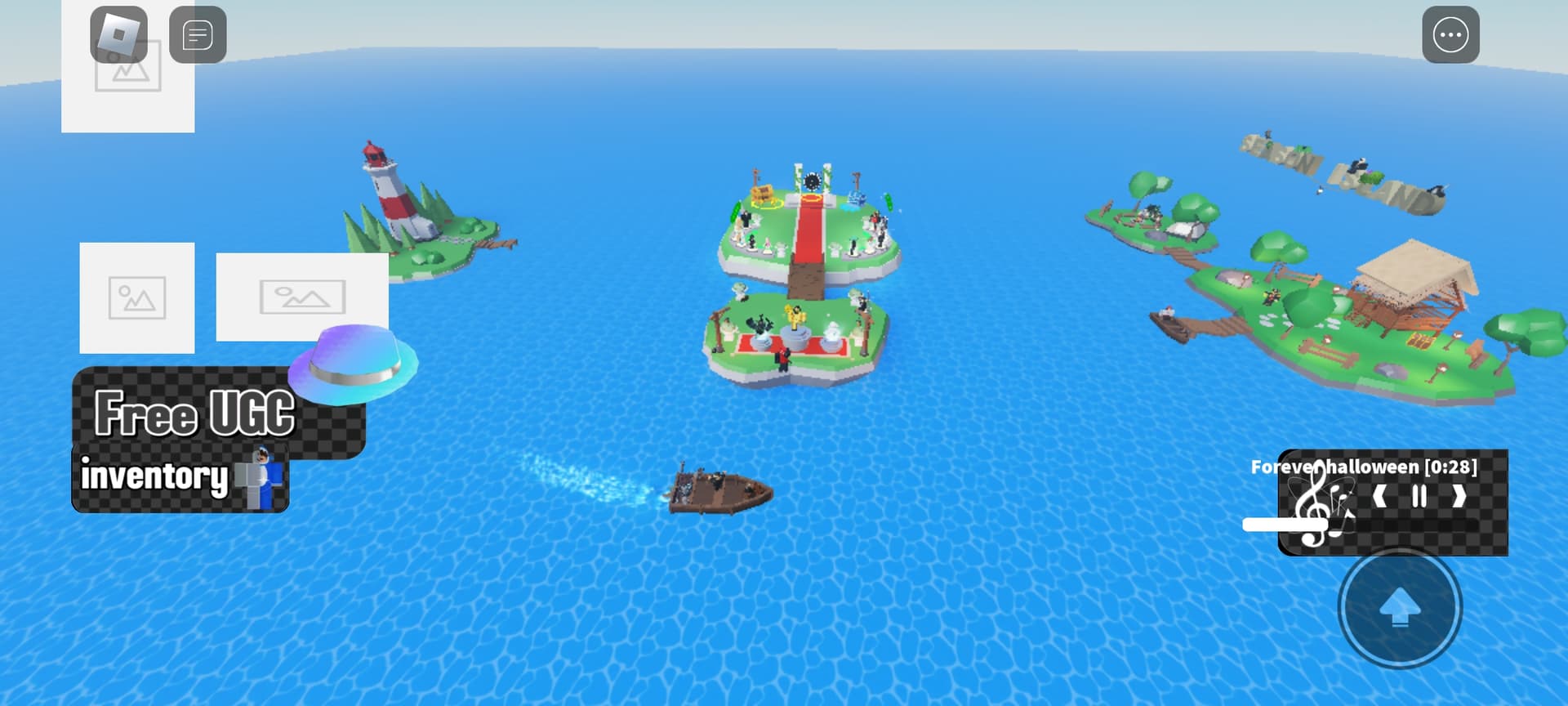The height and width of the screenshot is (706, 1568).
Task: Open the inventory
Action: (180, 477)
